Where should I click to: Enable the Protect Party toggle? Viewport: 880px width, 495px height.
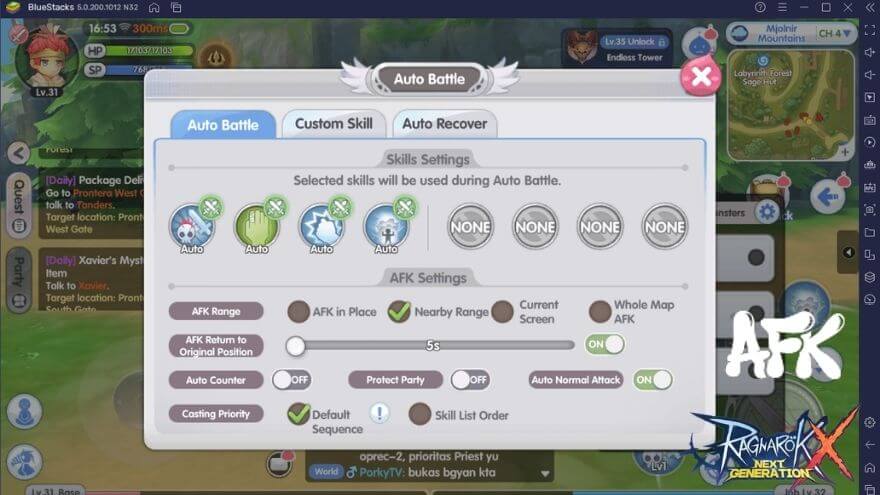tap(468, 380)
